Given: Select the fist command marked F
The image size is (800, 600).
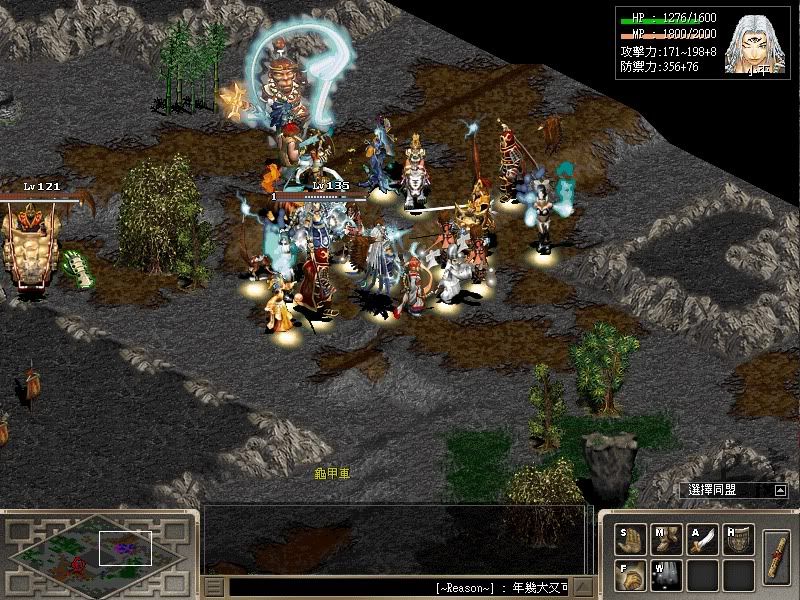Looking at the screenshot, I should tap(629, 574).
